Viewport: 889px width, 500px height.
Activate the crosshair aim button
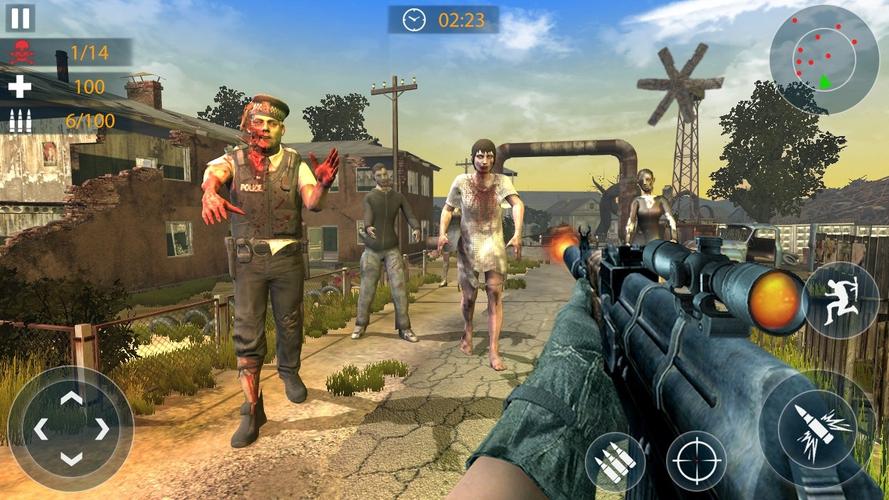[696, 460]
